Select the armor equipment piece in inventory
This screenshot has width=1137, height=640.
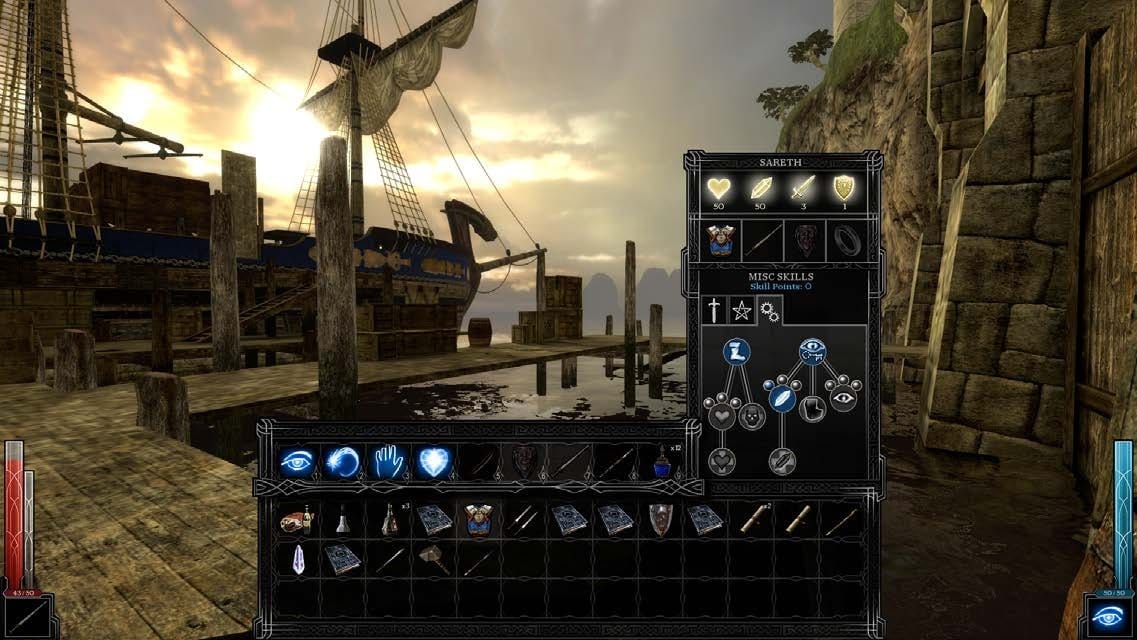479,519
